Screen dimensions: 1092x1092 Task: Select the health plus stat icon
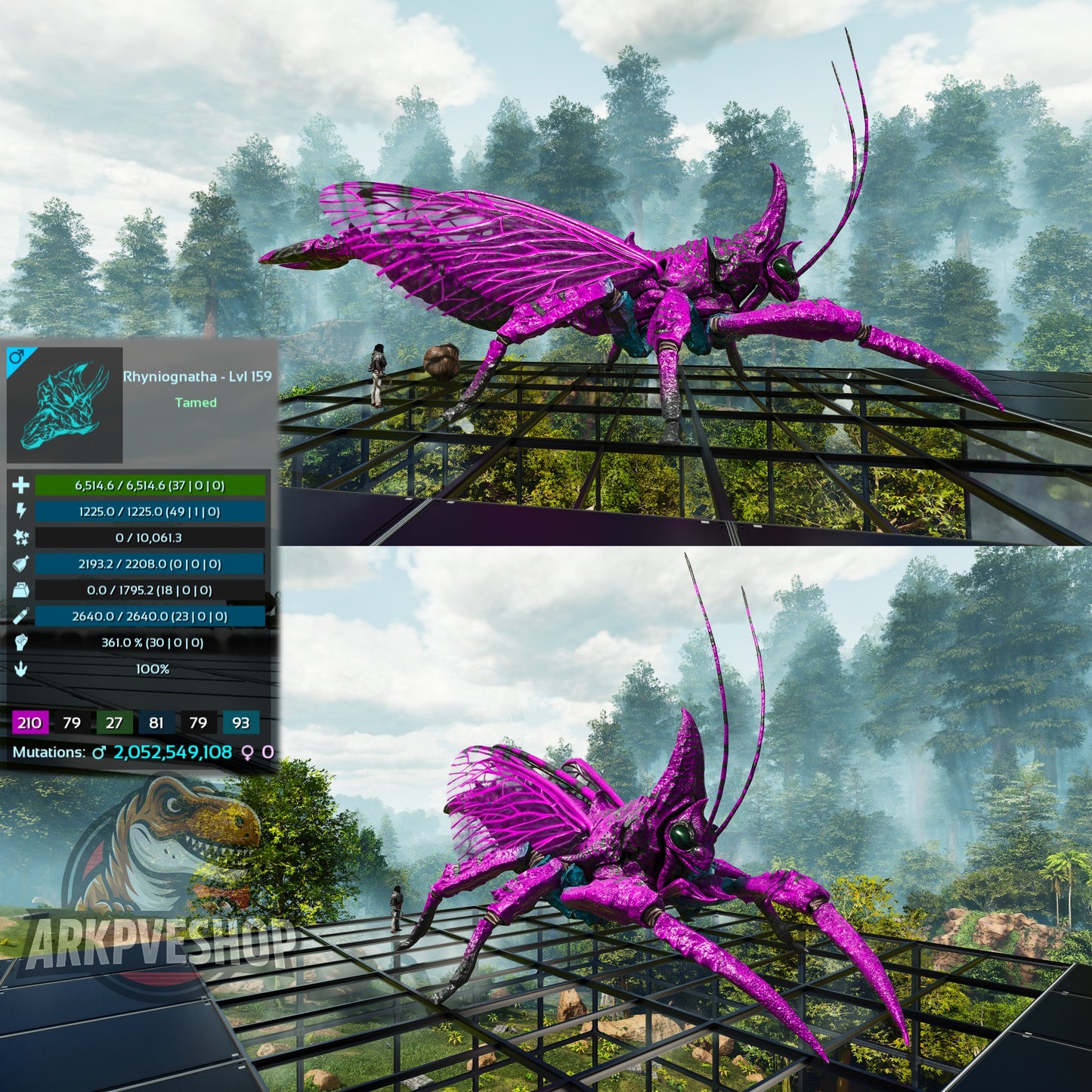[20, 485]
